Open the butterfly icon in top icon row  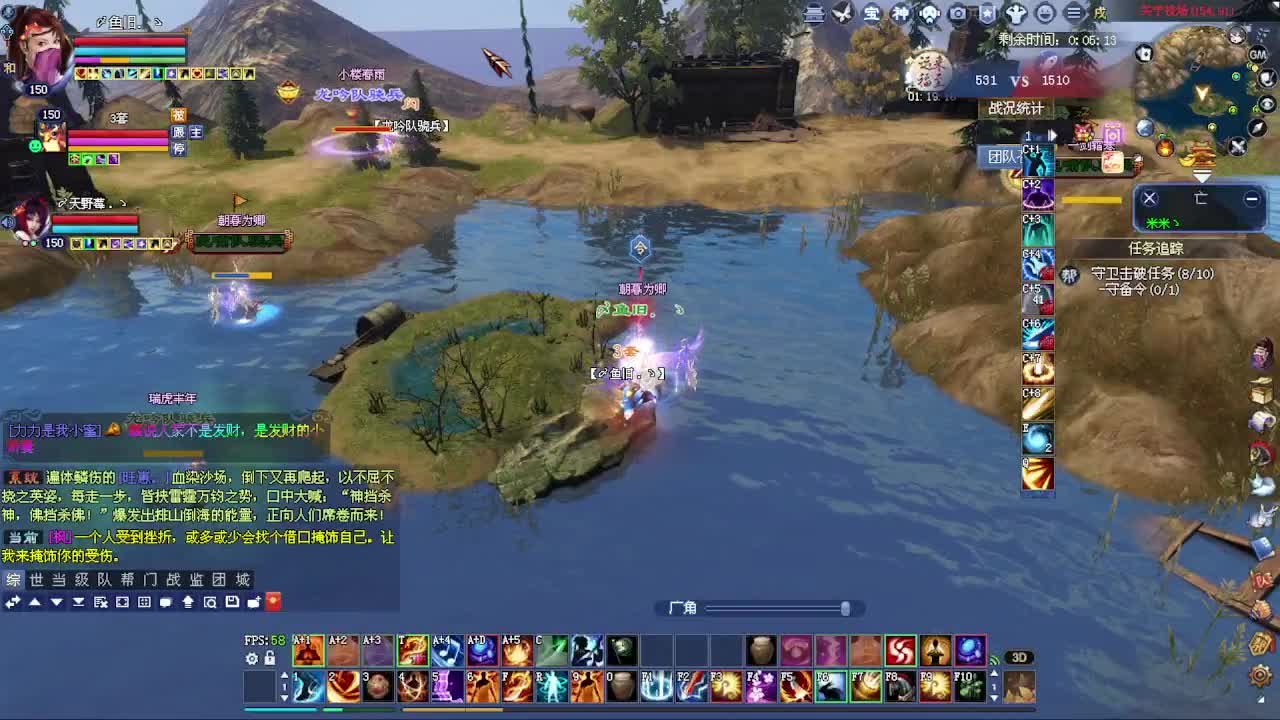point(843,11)
